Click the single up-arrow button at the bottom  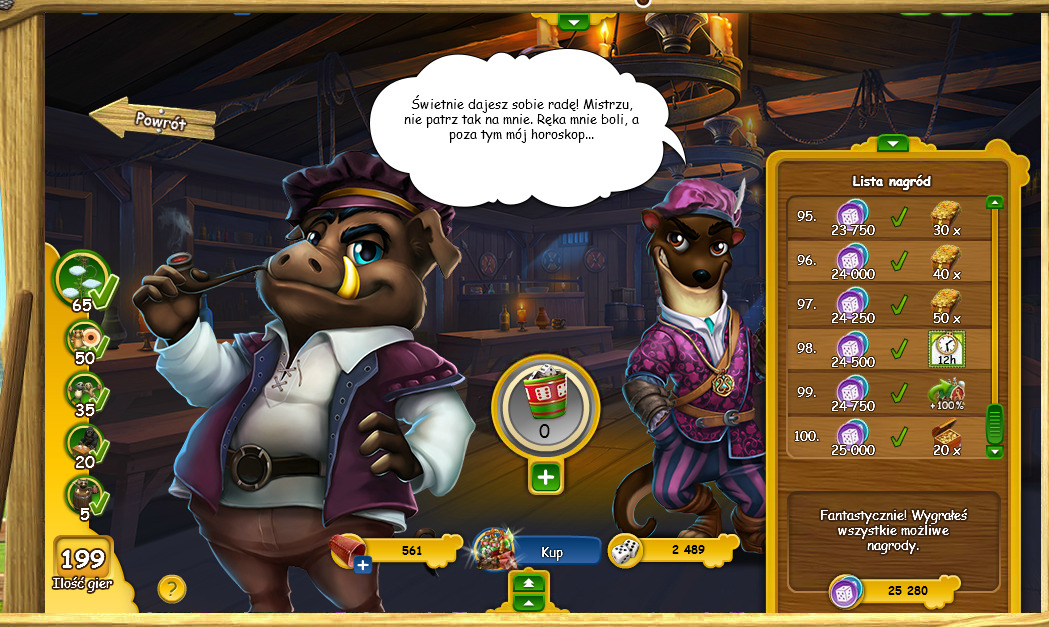pos(529,602)
